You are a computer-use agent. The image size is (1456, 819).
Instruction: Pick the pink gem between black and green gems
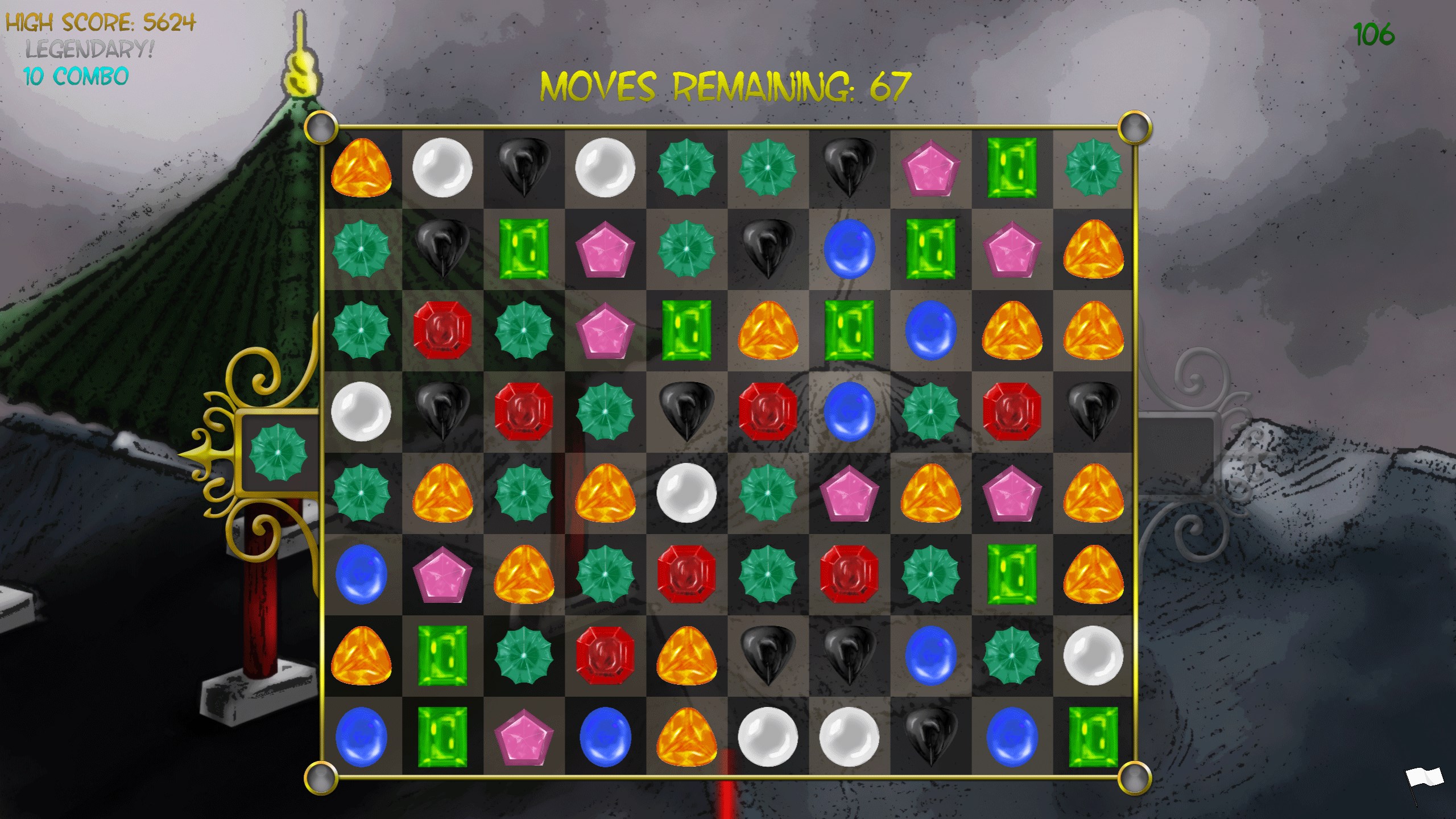point(930,168)
